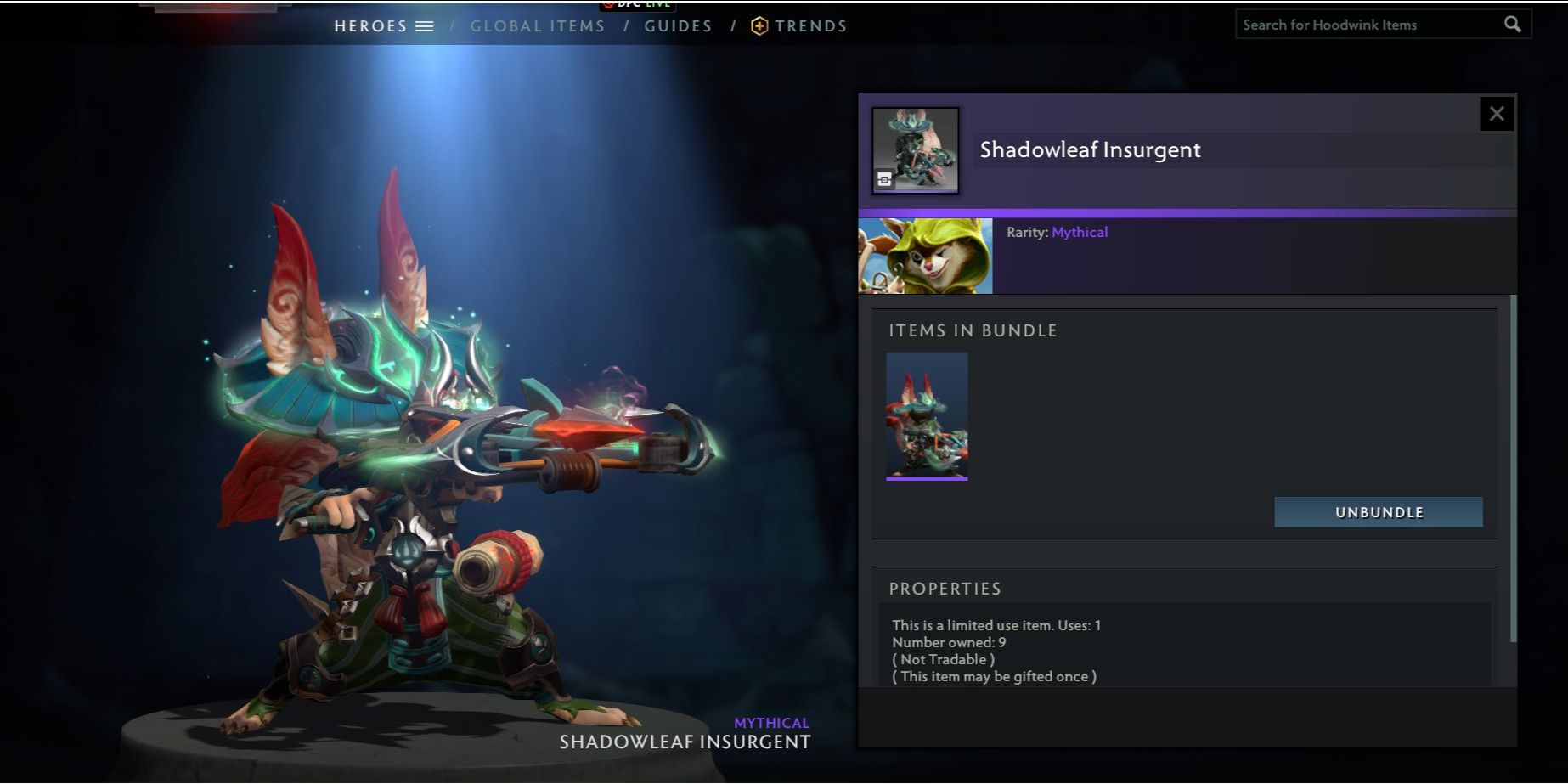
Task: Click the search magnifying glass icon
Action: coord(1513,24)
